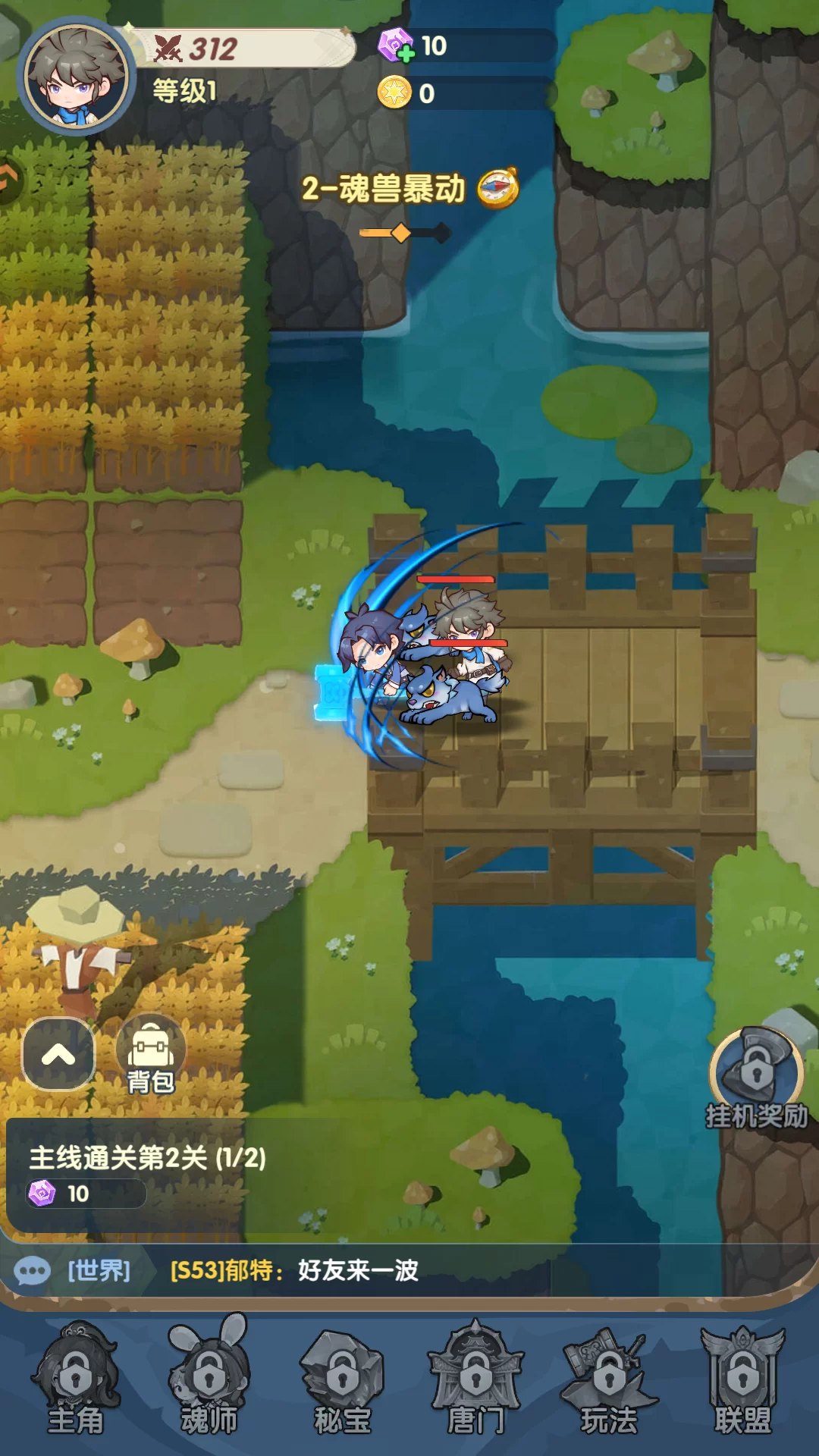Open the compass next to stage title
Screen dimensions: 819x1456
497,188
